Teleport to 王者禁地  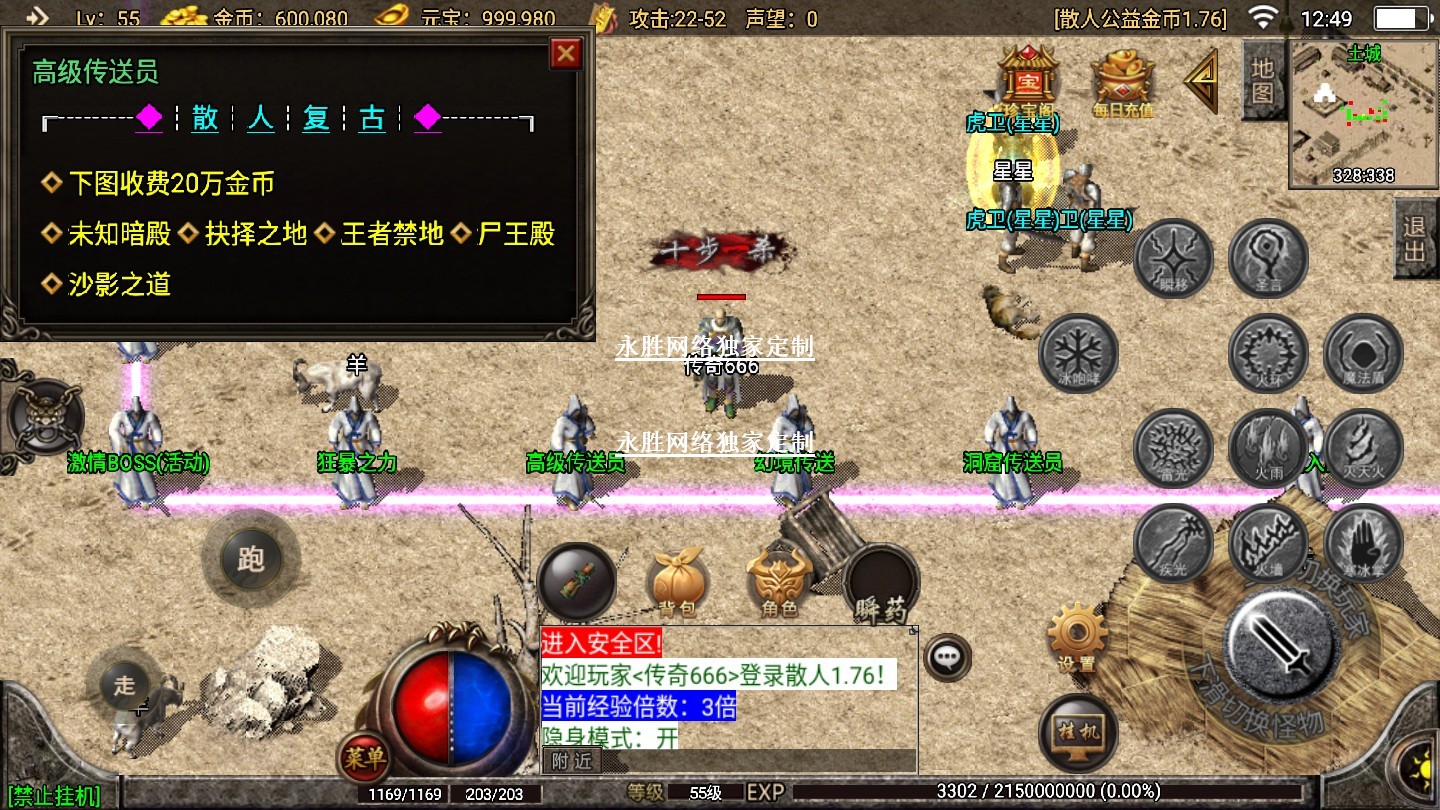[x=392, y=235]
